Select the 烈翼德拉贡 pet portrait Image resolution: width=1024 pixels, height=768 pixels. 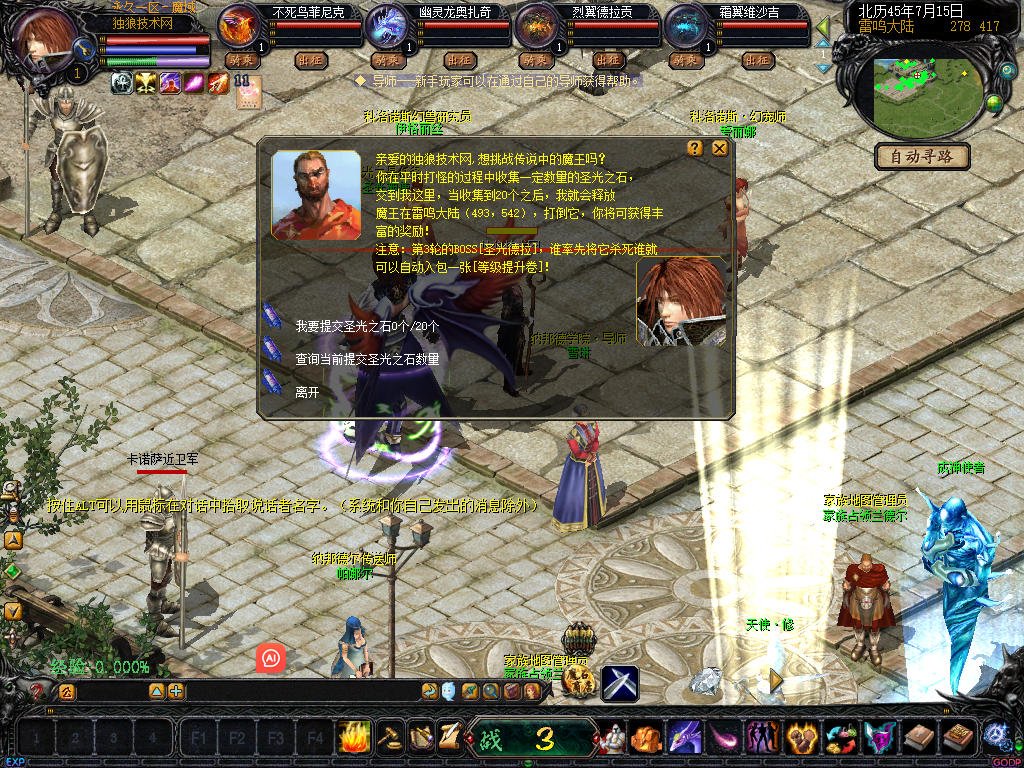(x=537, y=26)
